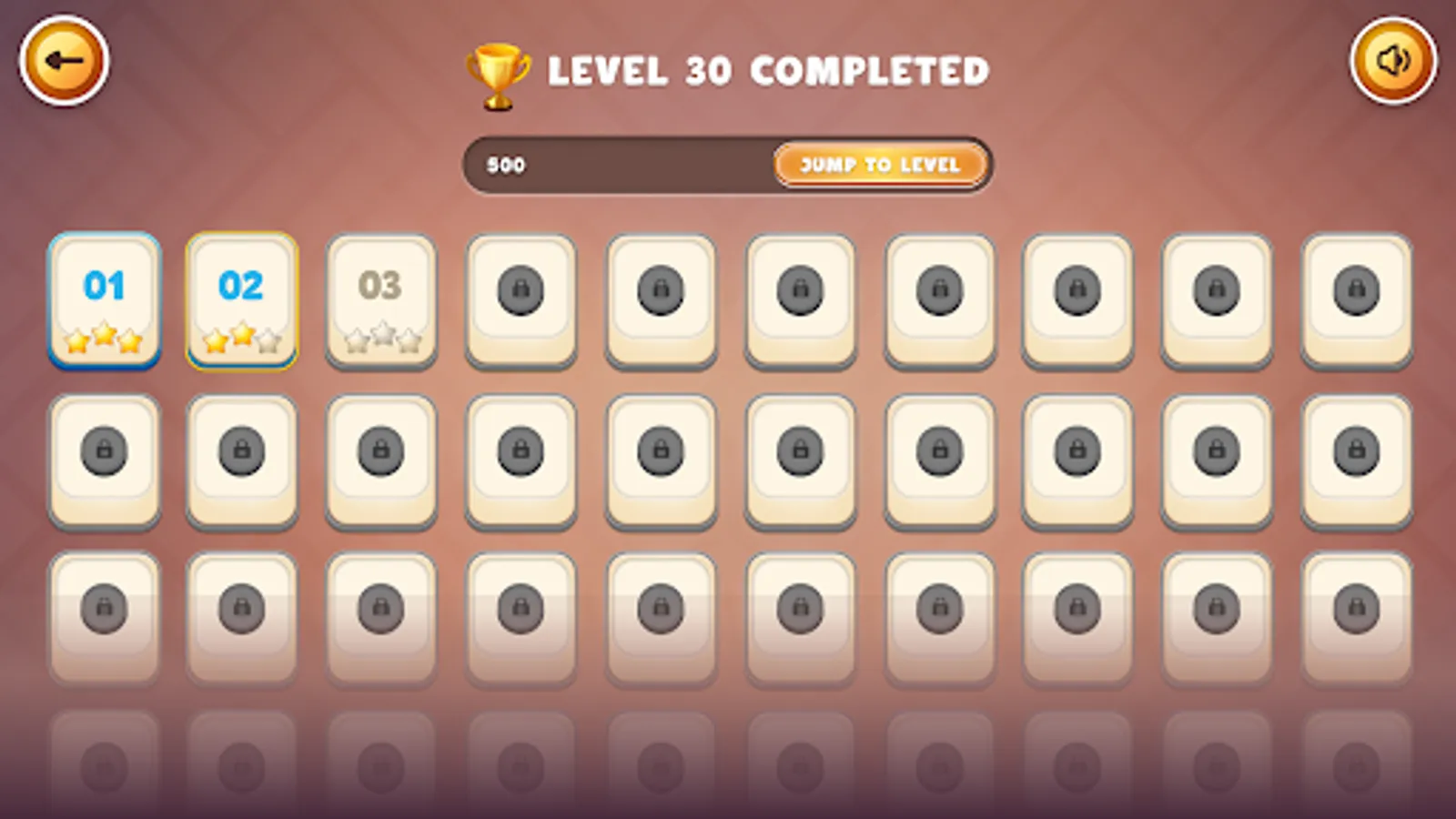Click the empty stars under level 03
The height and width of the screenshot is (819, 1456).
click(380, 339)
